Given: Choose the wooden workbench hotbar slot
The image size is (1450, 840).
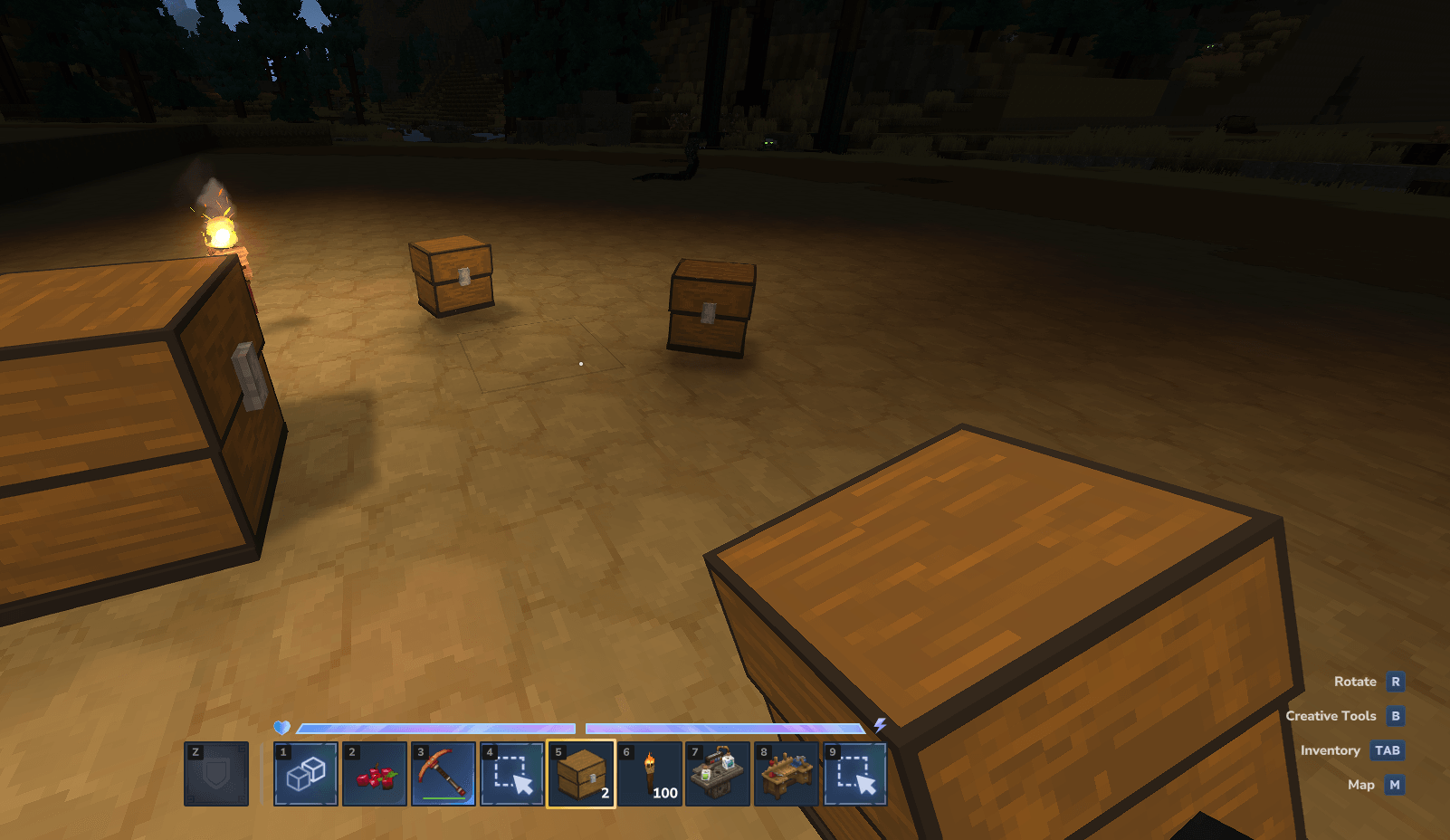Looking at the screenshot, I should point(787,774).
